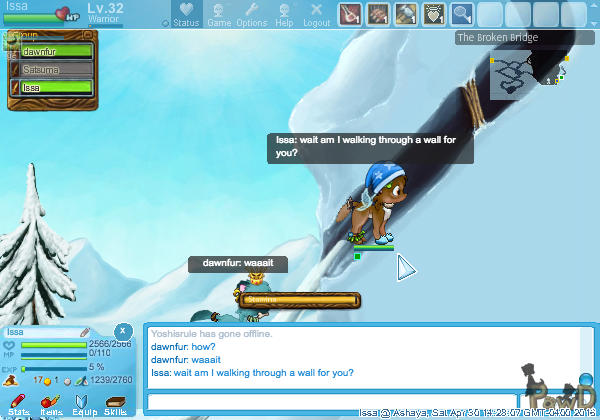Activate the shield heart hotbar slot
Viewport: 600px width, 420px height.
click(433, 14)
